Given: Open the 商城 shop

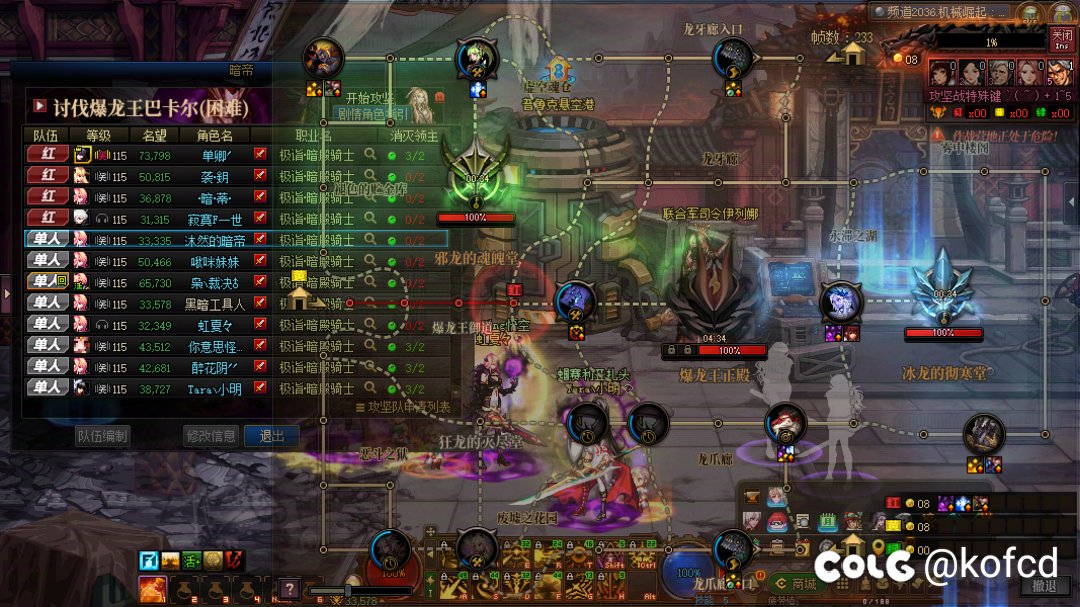Looking at the screenshot, I should click(797, 584).
